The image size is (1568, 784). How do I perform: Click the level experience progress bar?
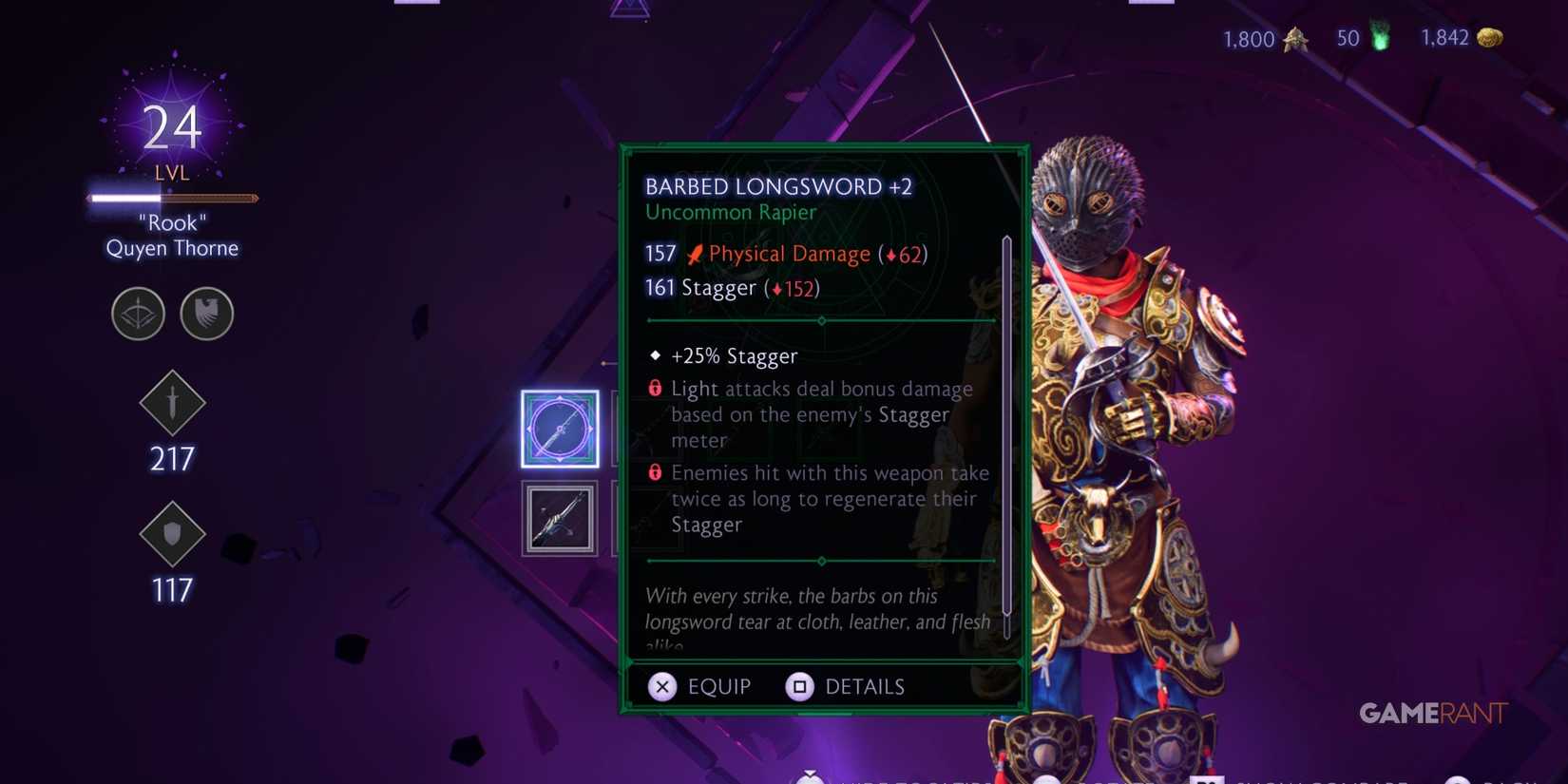click(x=171, y=198)
